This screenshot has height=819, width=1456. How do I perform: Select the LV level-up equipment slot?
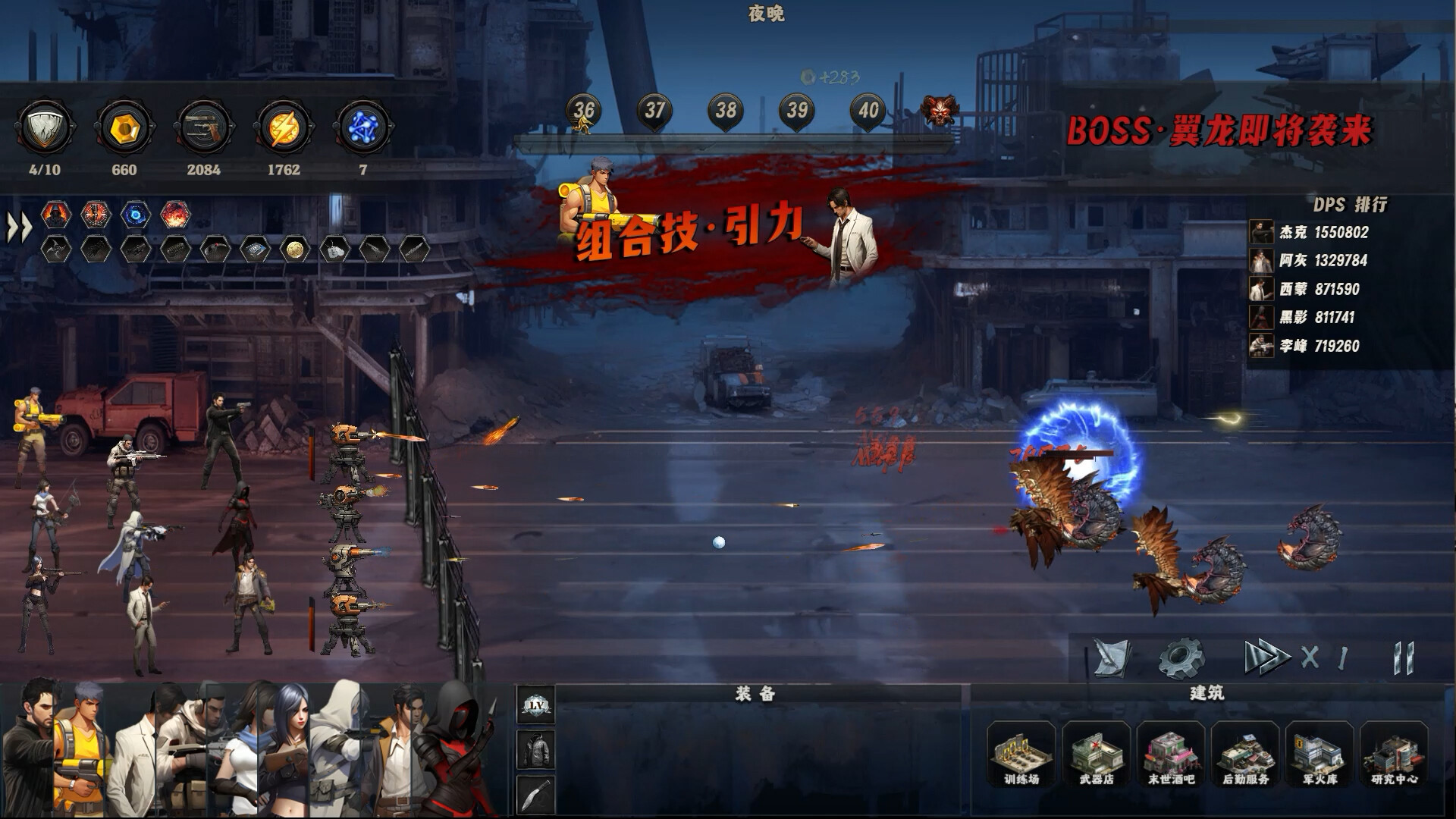tap(535, 705)
